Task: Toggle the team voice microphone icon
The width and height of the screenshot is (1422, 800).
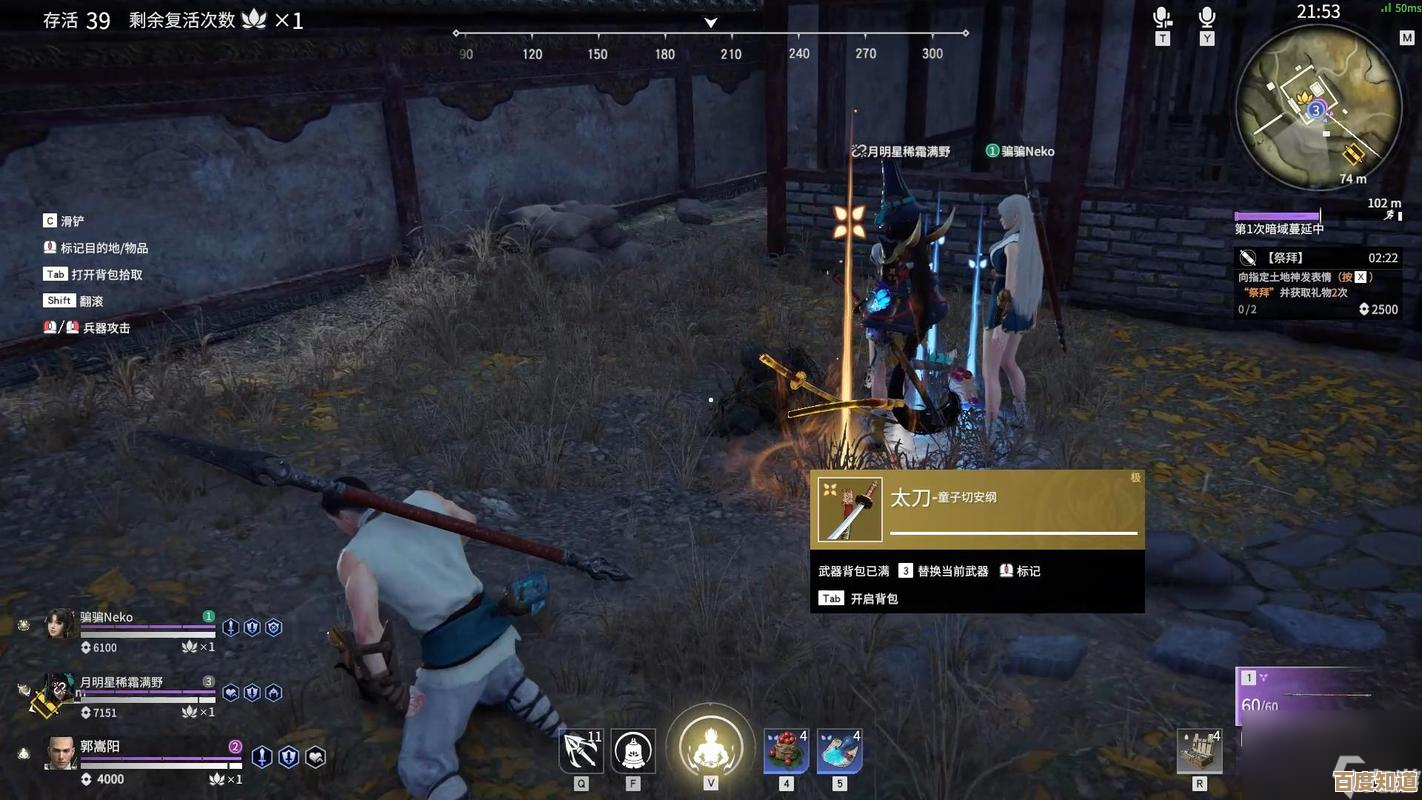Action: [x=1162, y=18]
